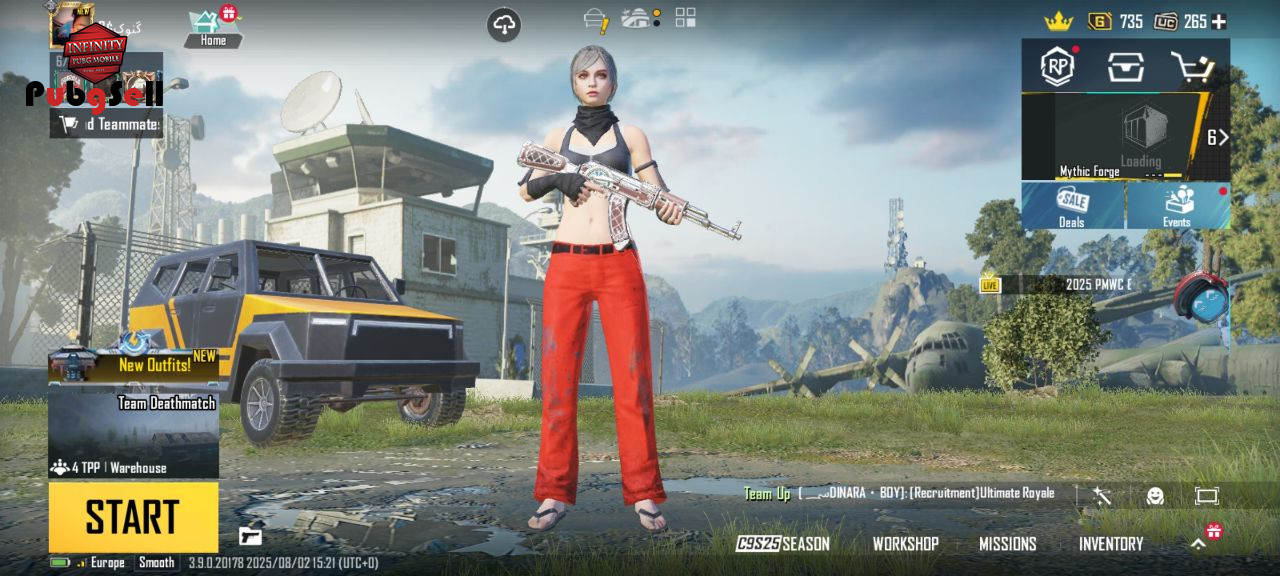Open the Missions menu
Screen dimensions: 1280x576
coord(1007,544)
